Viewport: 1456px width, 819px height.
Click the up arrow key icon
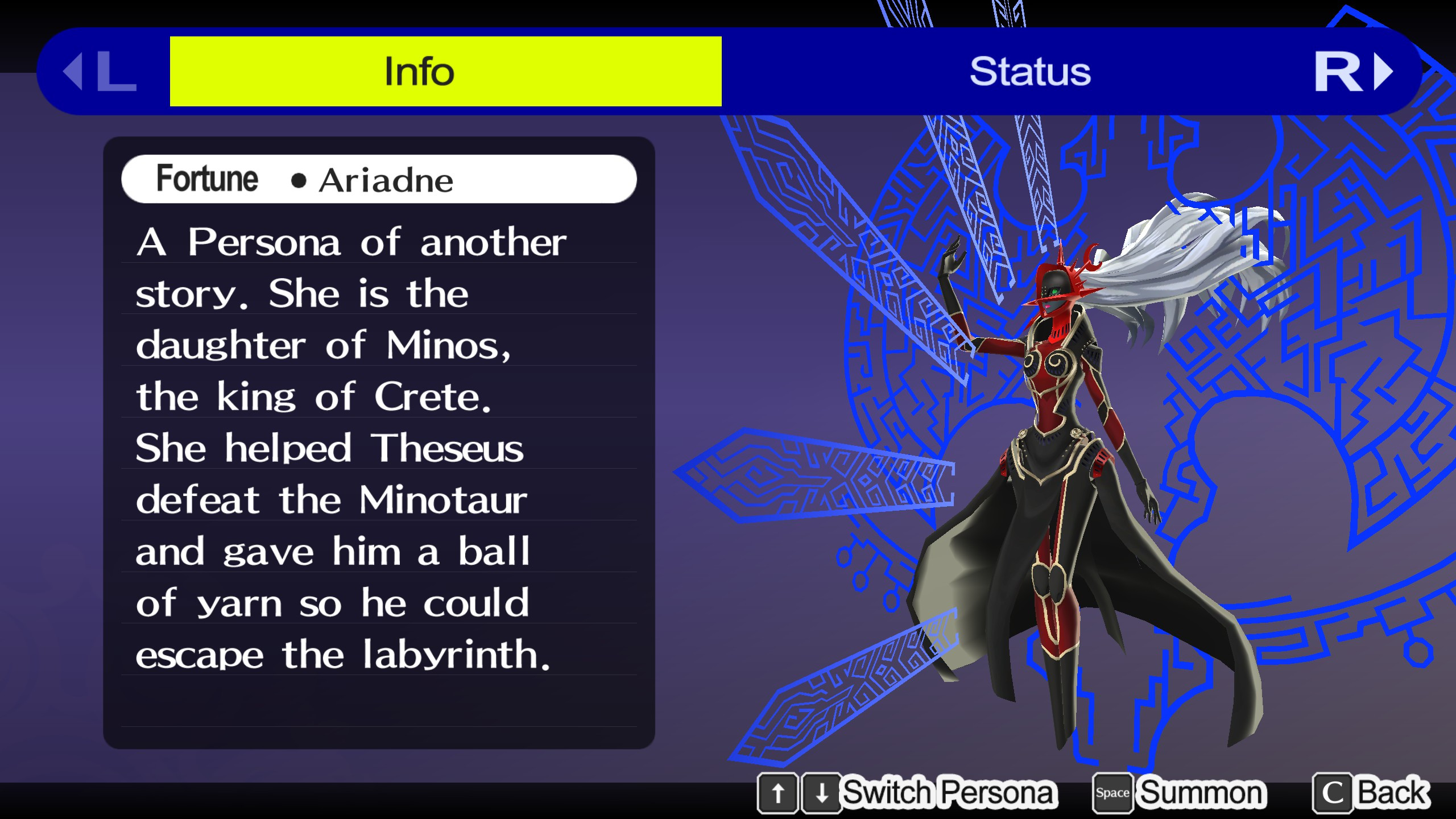779,793
